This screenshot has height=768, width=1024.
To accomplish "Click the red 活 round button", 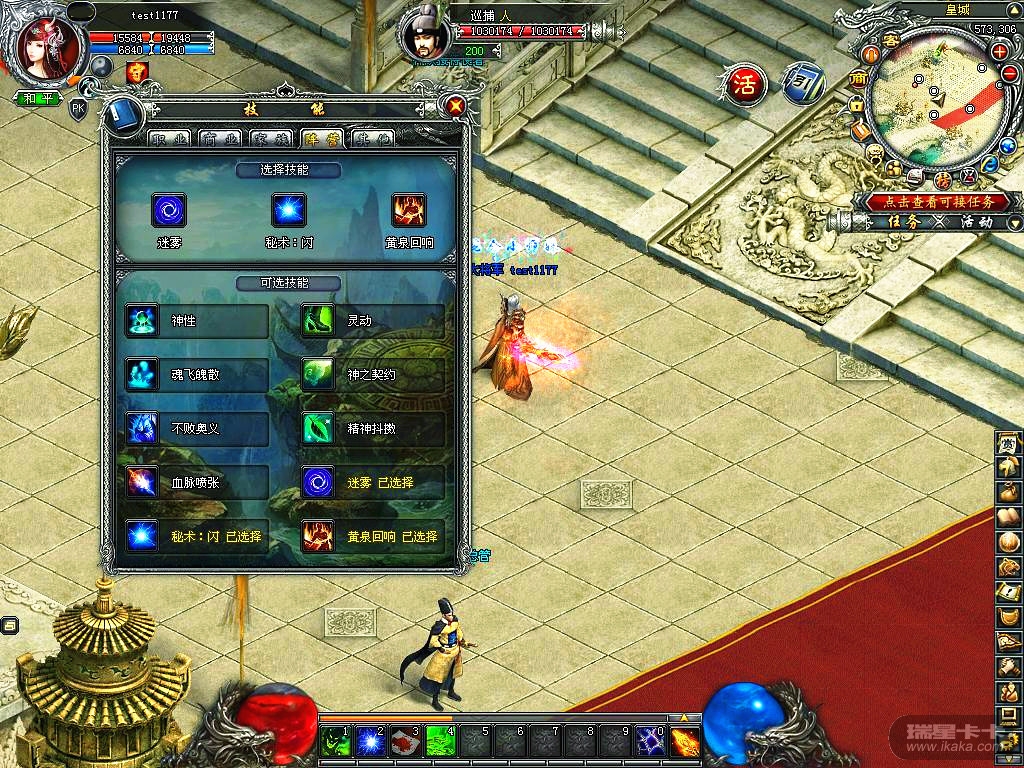I will [x=745, y=84].
